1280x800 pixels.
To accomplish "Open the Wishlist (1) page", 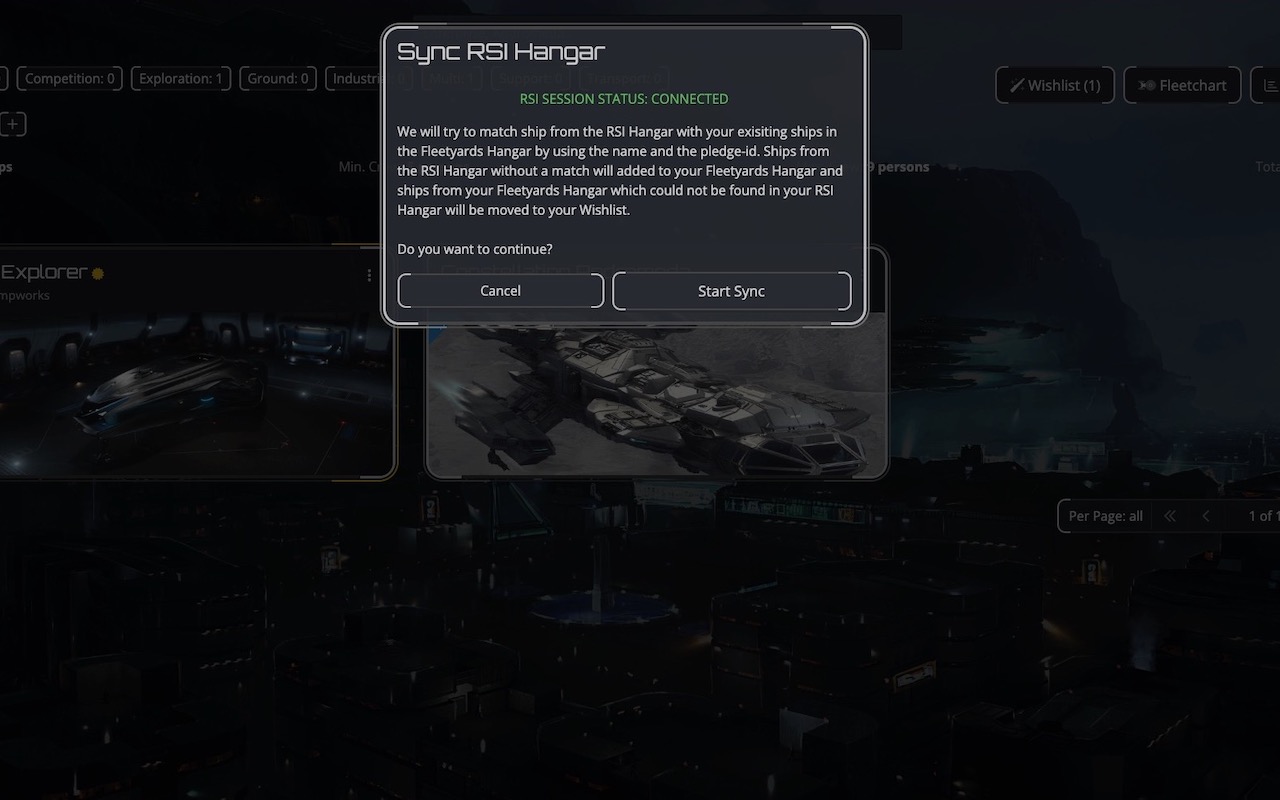I will click(1054, 85).
